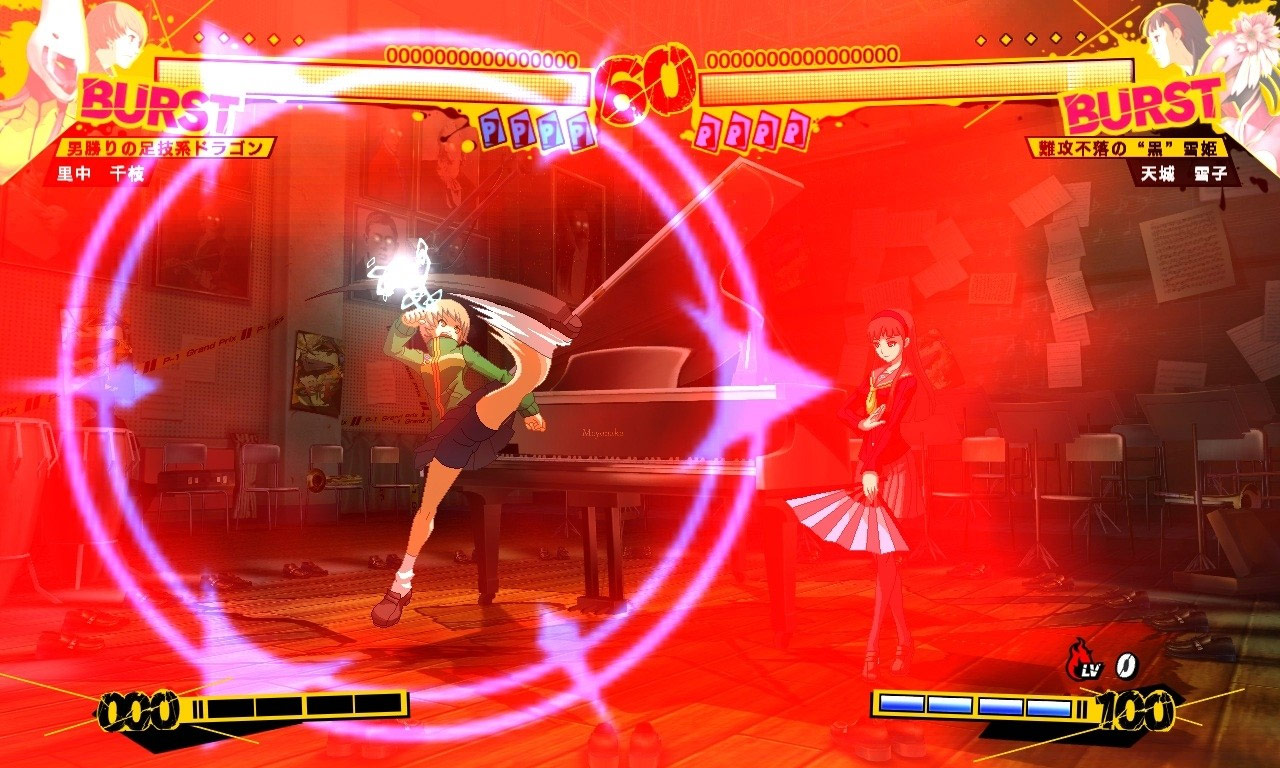This screenshot has width=1280, height=768.
Task: Select Yukiko's first Persona card icon
Action: click(x=710, y=130)
